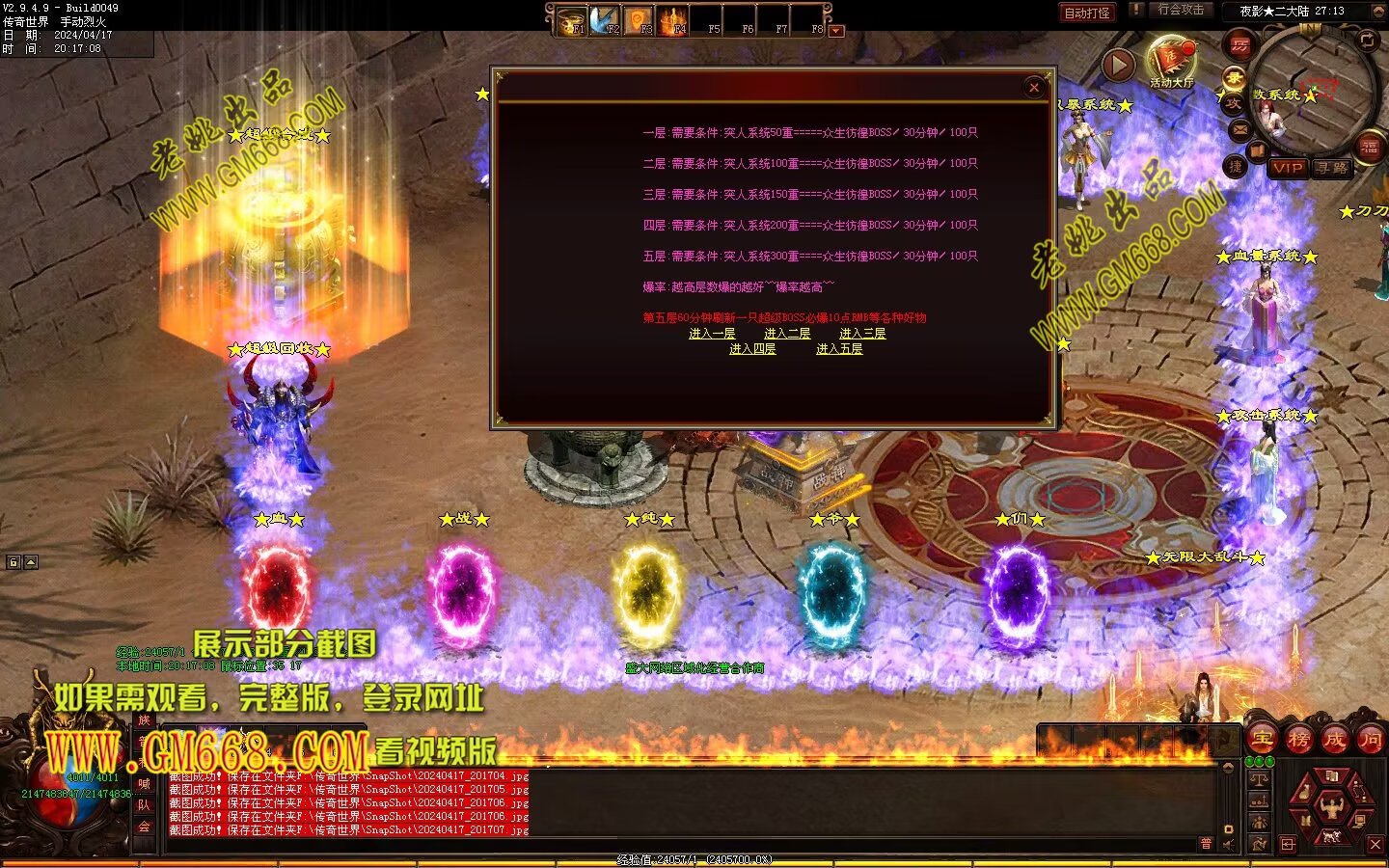Open the 成 achievements button
The height and width of the screenshot is (868, 1389).
[x=1334, y=740]
